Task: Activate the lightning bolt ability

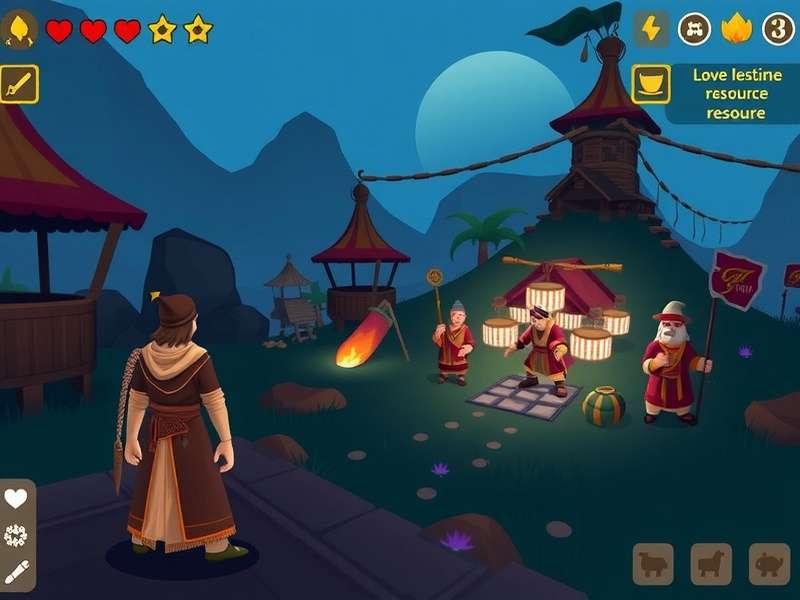Action: 651,29
